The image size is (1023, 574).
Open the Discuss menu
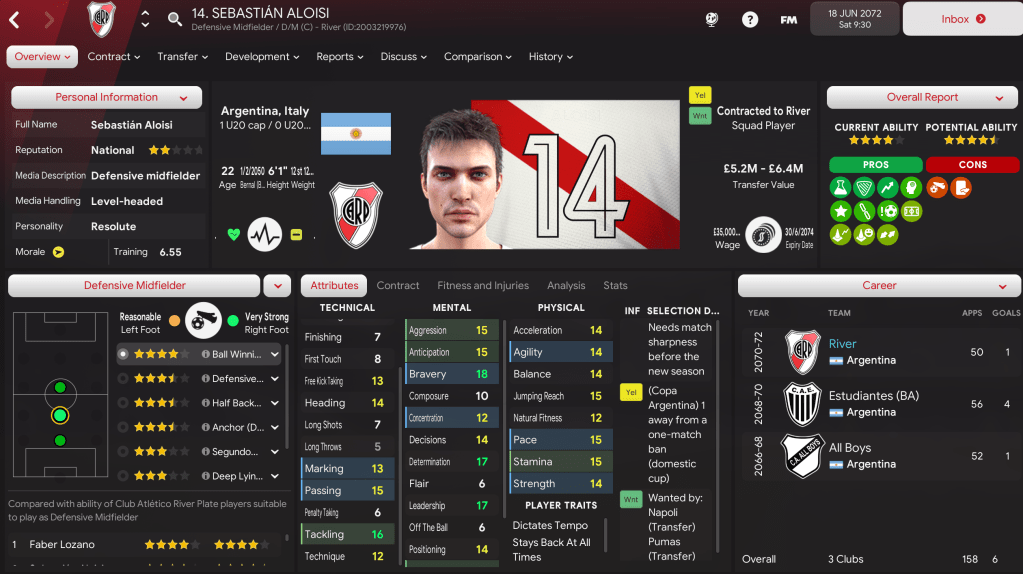pyautogui.click(x=404, y=57)
